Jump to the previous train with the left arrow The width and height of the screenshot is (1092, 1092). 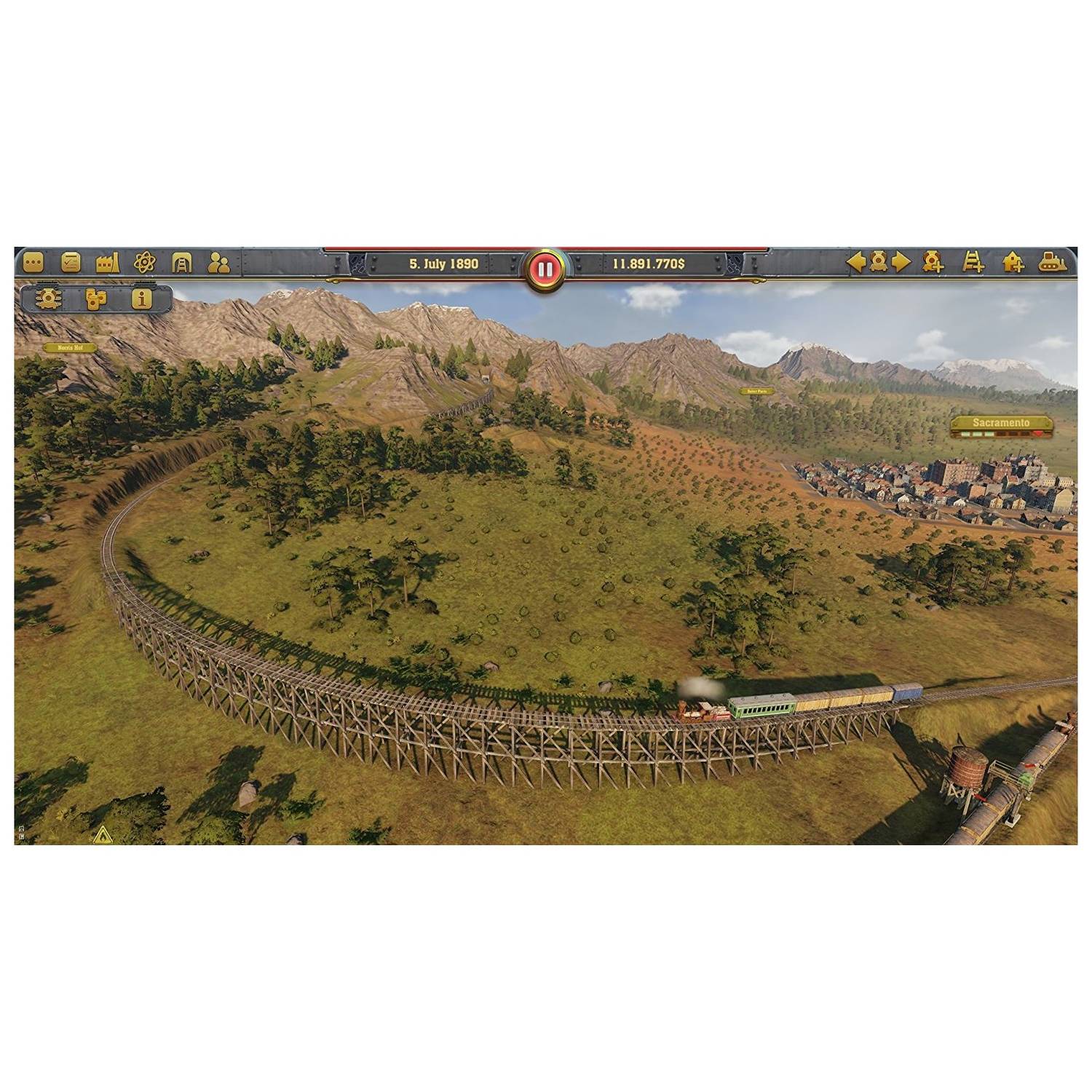(855, 264)
